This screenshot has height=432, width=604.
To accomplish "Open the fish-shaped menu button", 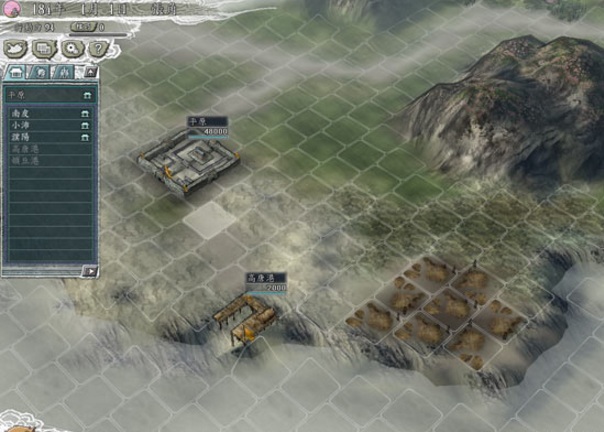I will pyautogui.click(x=17, y=48).
